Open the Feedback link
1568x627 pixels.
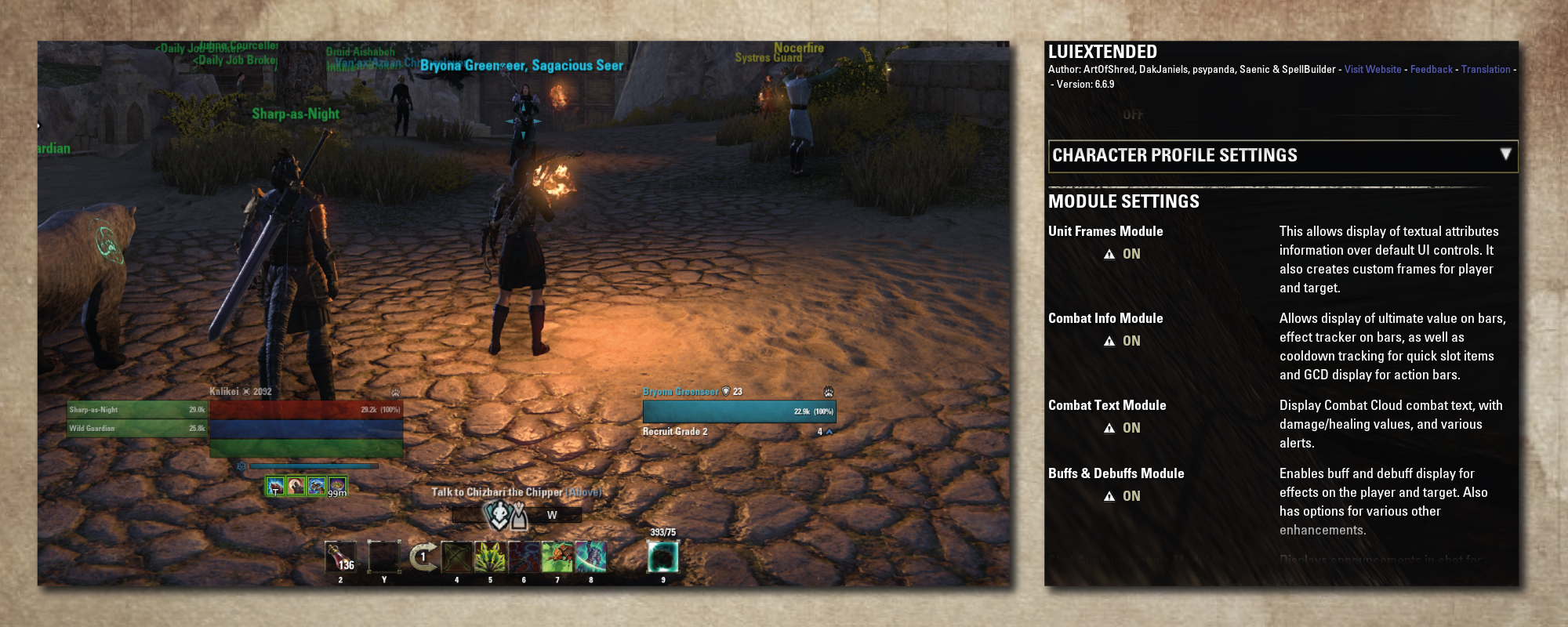(x=1431, y=70)
